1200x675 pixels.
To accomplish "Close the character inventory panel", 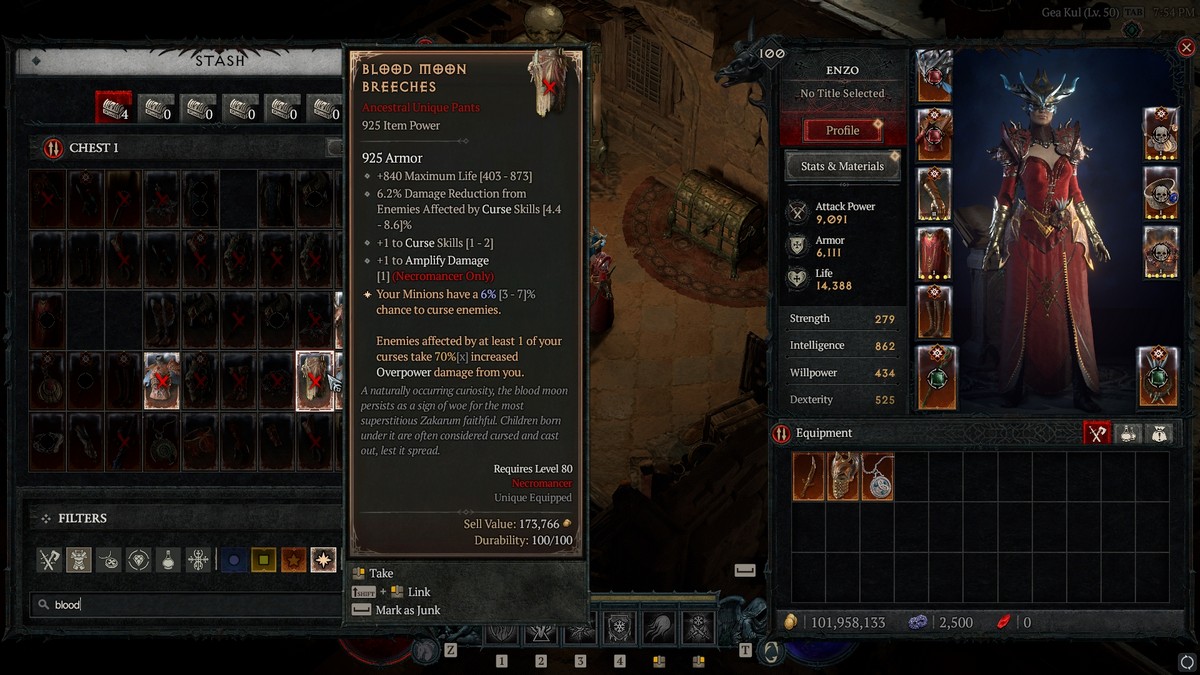I will coord(1186,47).
